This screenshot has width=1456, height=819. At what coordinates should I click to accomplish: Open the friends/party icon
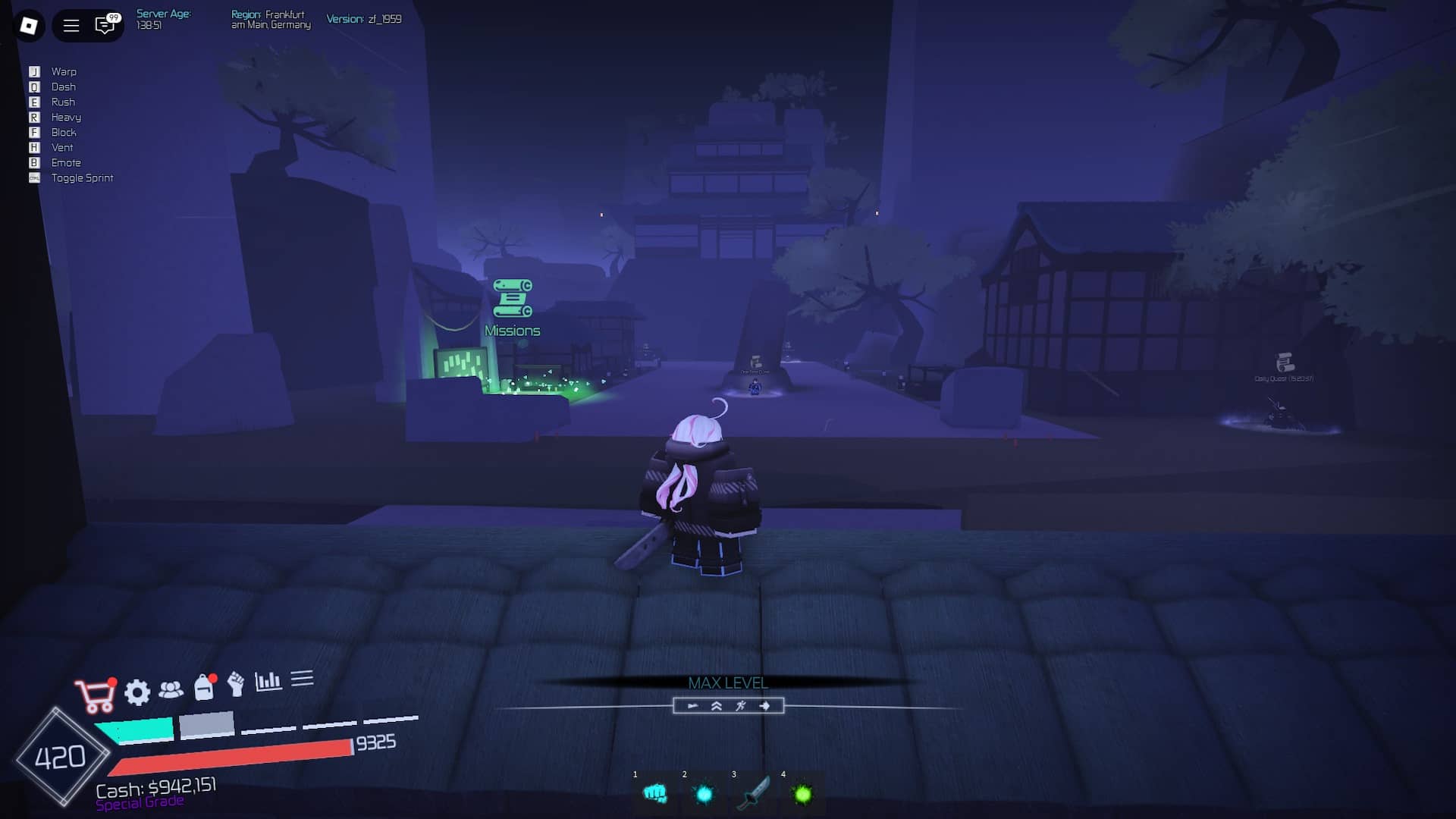coord(173,689)
